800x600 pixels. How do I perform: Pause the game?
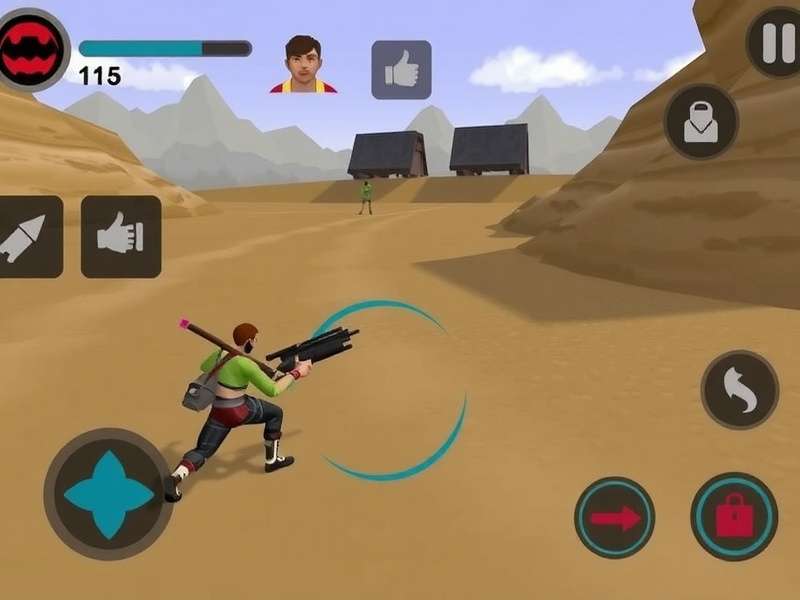[772, 43]
